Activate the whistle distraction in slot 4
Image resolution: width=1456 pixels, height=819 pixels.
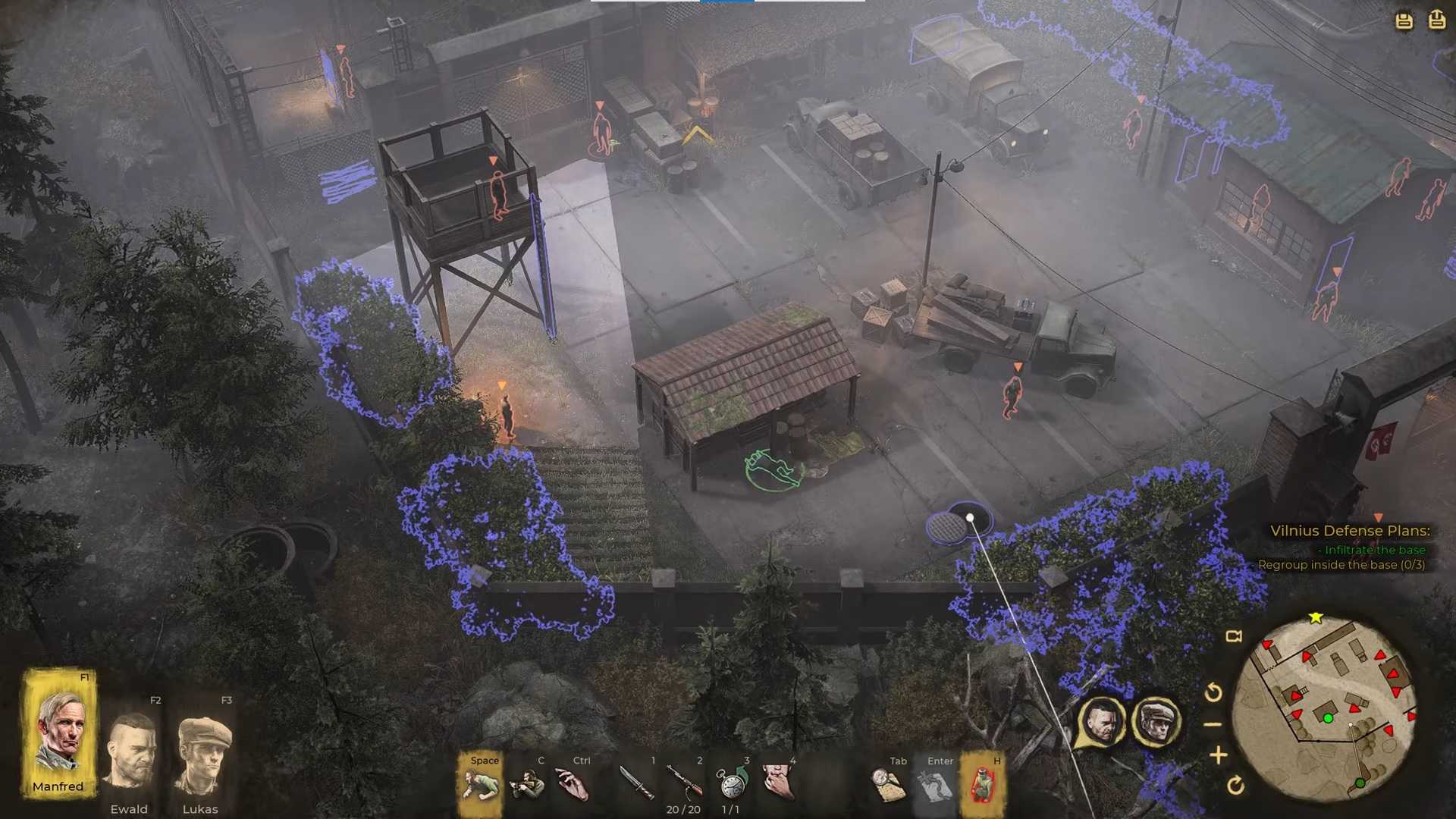(779, 783)
